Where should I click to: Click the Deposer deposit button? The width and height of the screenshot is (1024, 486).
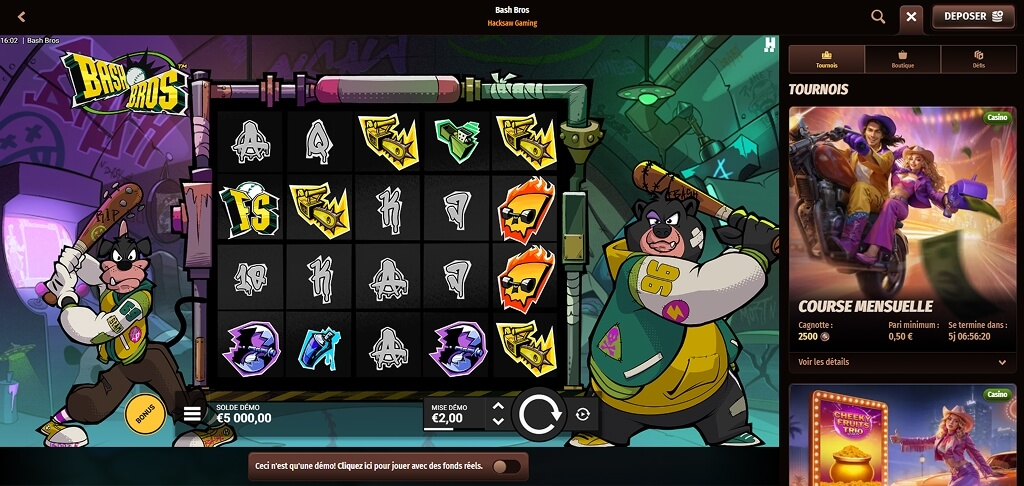tap(973, 17)
